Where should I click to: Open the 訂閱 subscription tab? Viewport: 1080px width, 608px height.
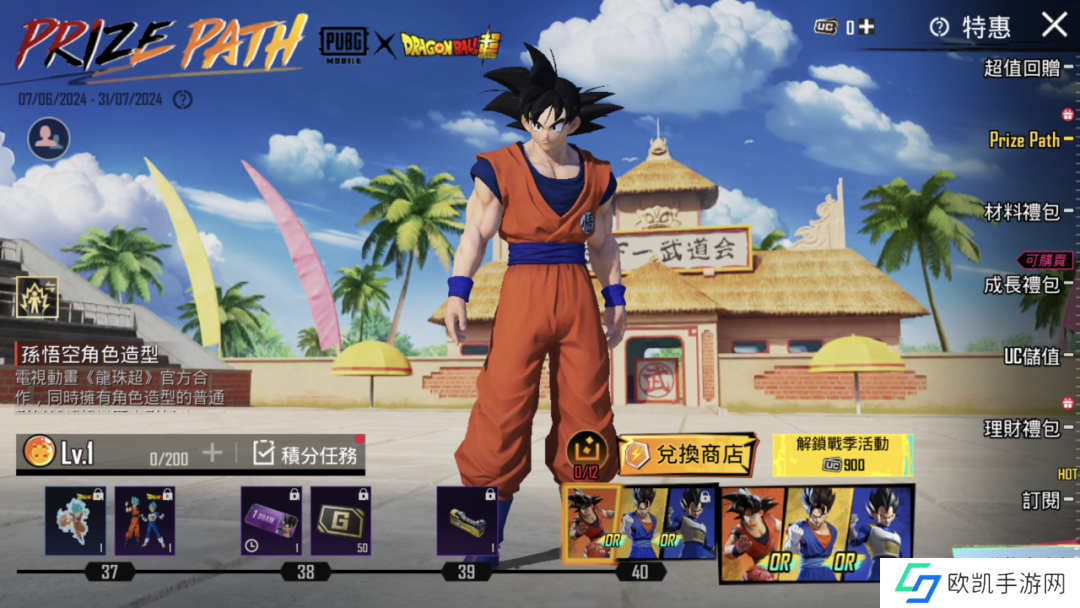[1040, 499]
